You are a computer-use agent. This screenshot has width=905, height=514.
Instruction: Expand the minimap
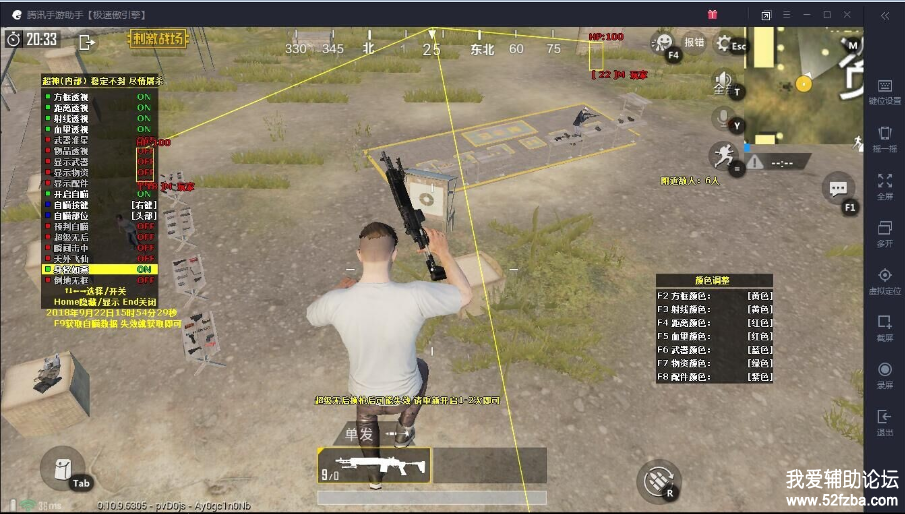[x=804, y=85]
